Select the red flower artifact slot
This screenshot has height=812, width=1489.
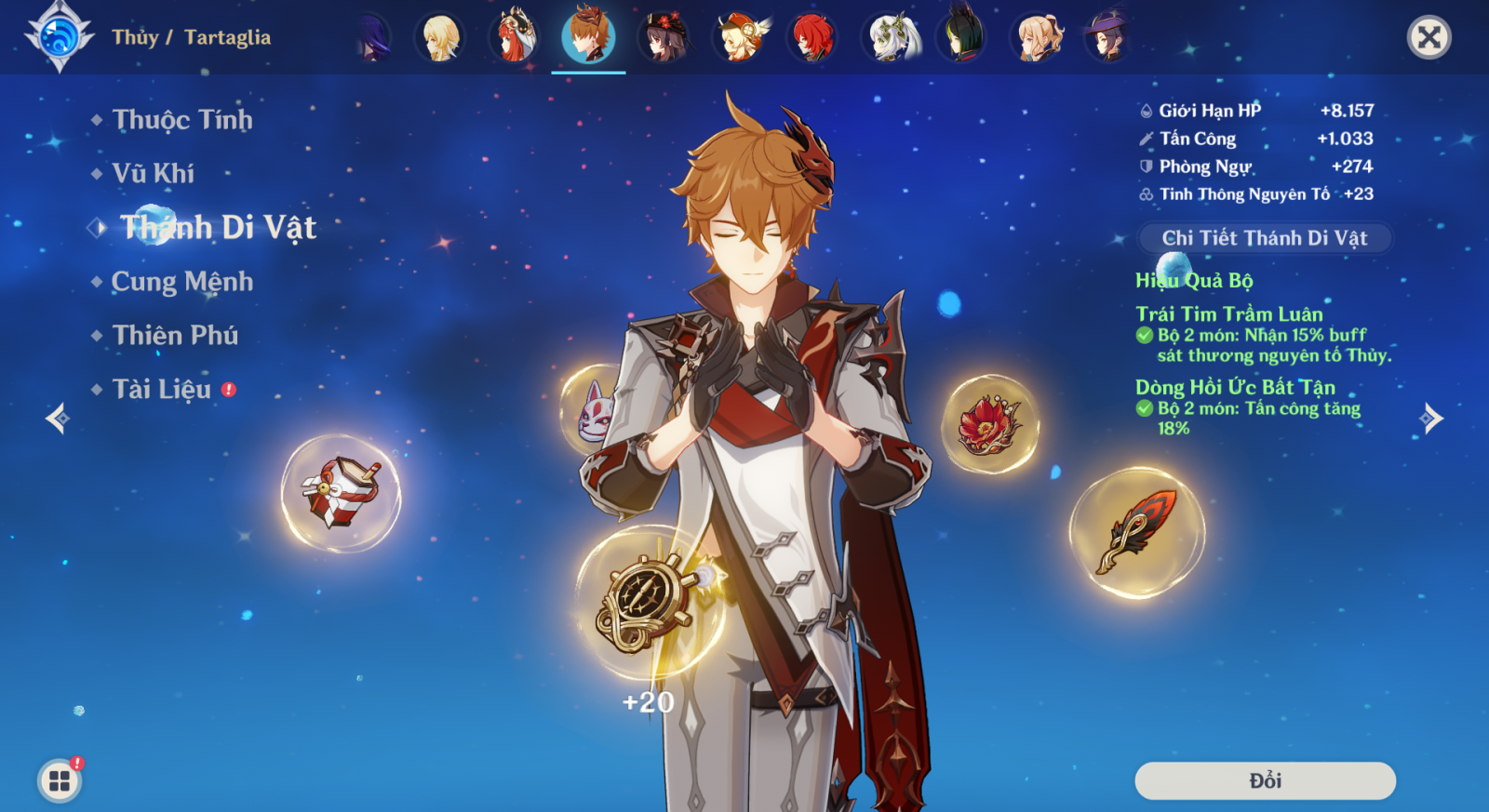pyautogui.click(x=989, y=424)
